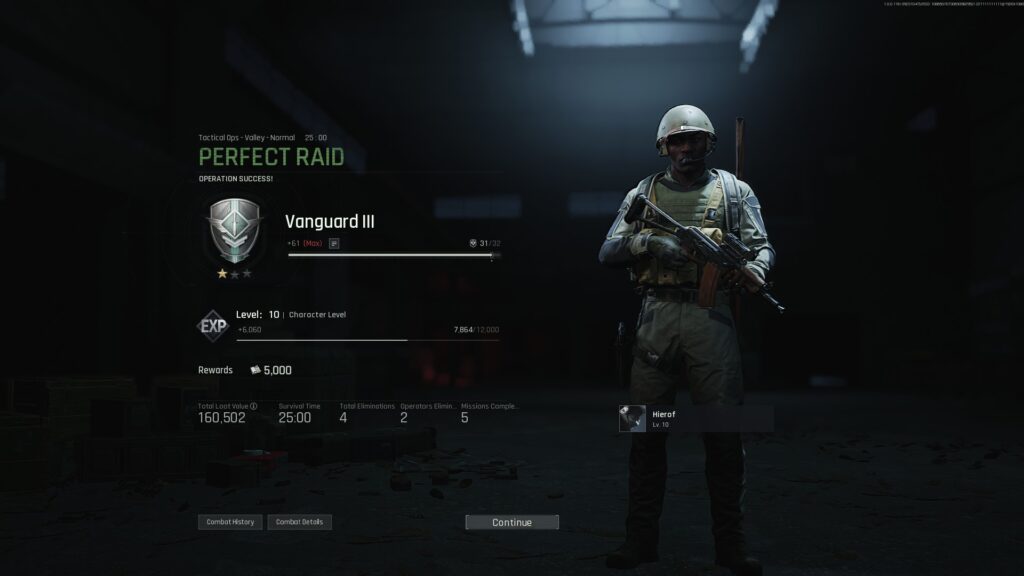Open the rank points detail icon next to Max
The width and height of the screenshot is (1024, 576).
tap(334, 243)
